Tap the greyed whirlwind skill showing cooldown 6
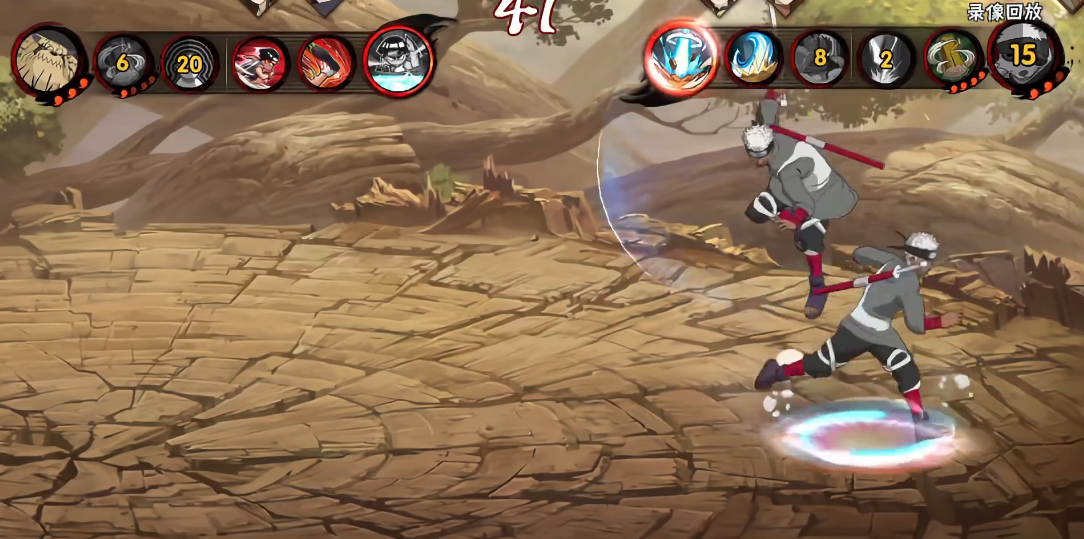 coord(123,64)
